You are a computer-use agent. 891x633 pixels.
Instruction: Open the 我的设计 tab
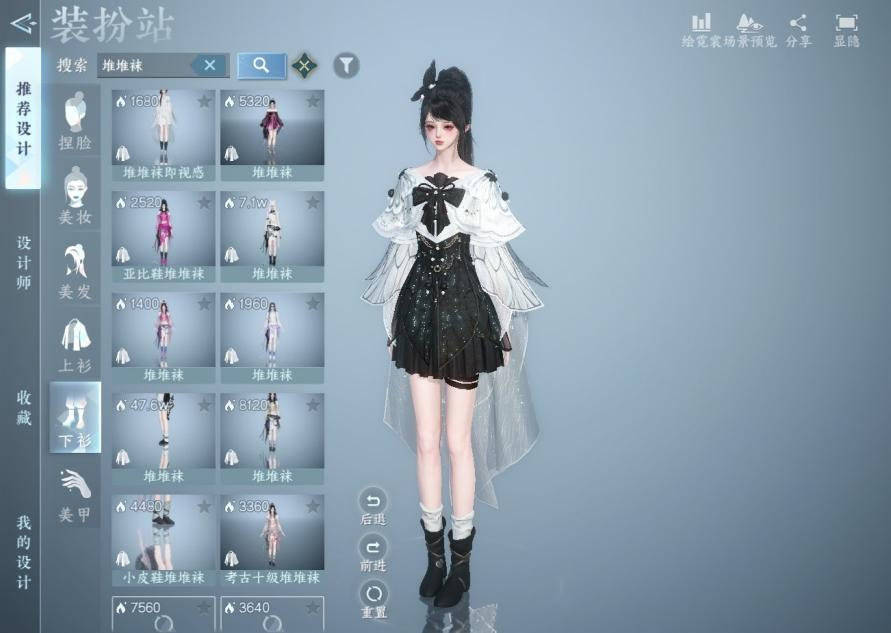pyautogui.click(x=23, y=551)
